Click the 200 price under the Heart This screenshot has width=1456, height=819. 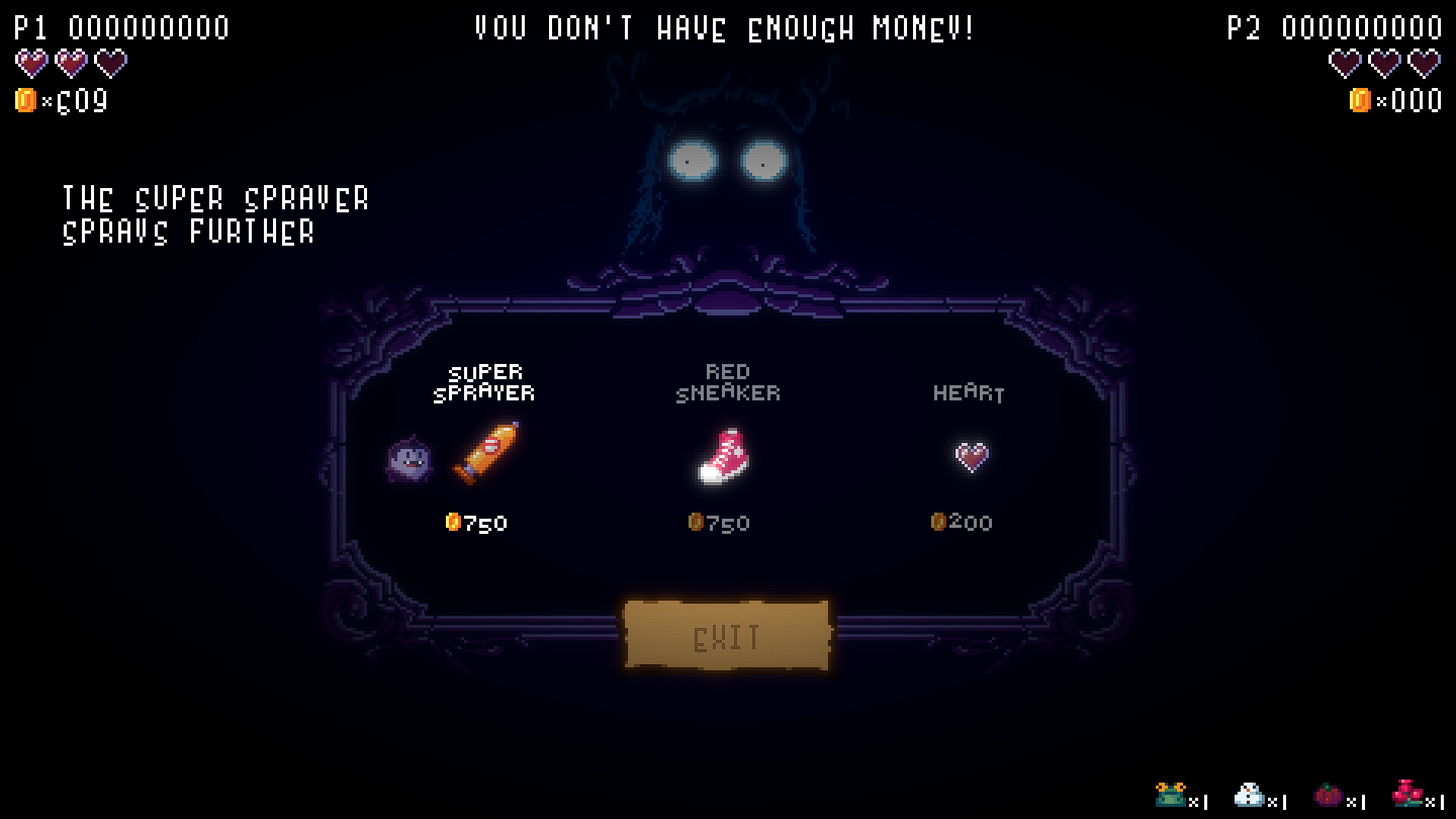click(x=962, y=521)
